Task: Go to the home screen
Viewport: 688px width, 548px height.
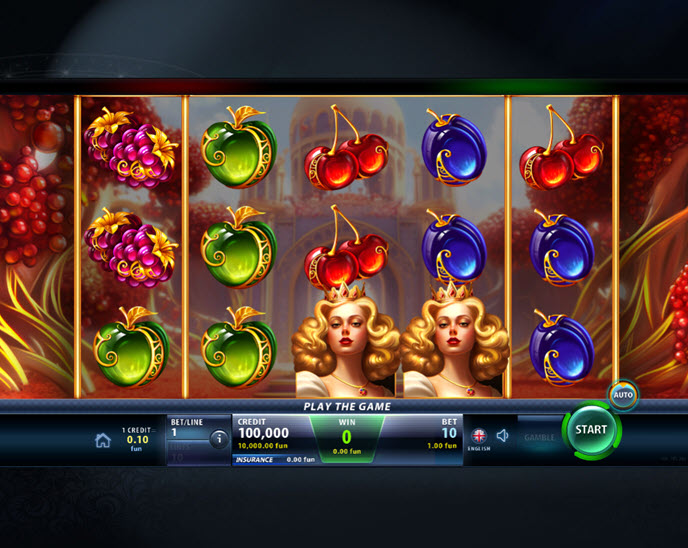Action: (103, 440)
